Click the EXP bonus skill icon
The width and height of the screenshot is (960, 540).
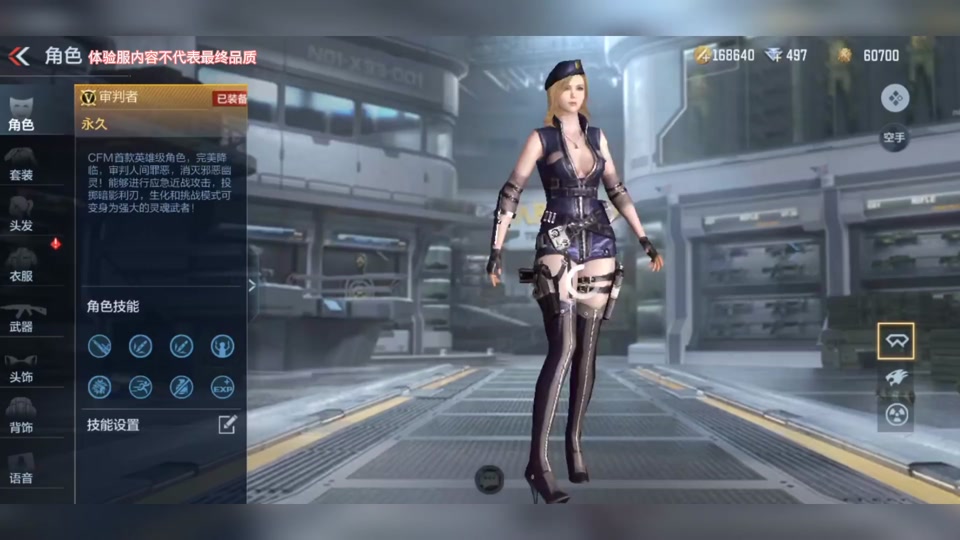click(x=223, y=387)
